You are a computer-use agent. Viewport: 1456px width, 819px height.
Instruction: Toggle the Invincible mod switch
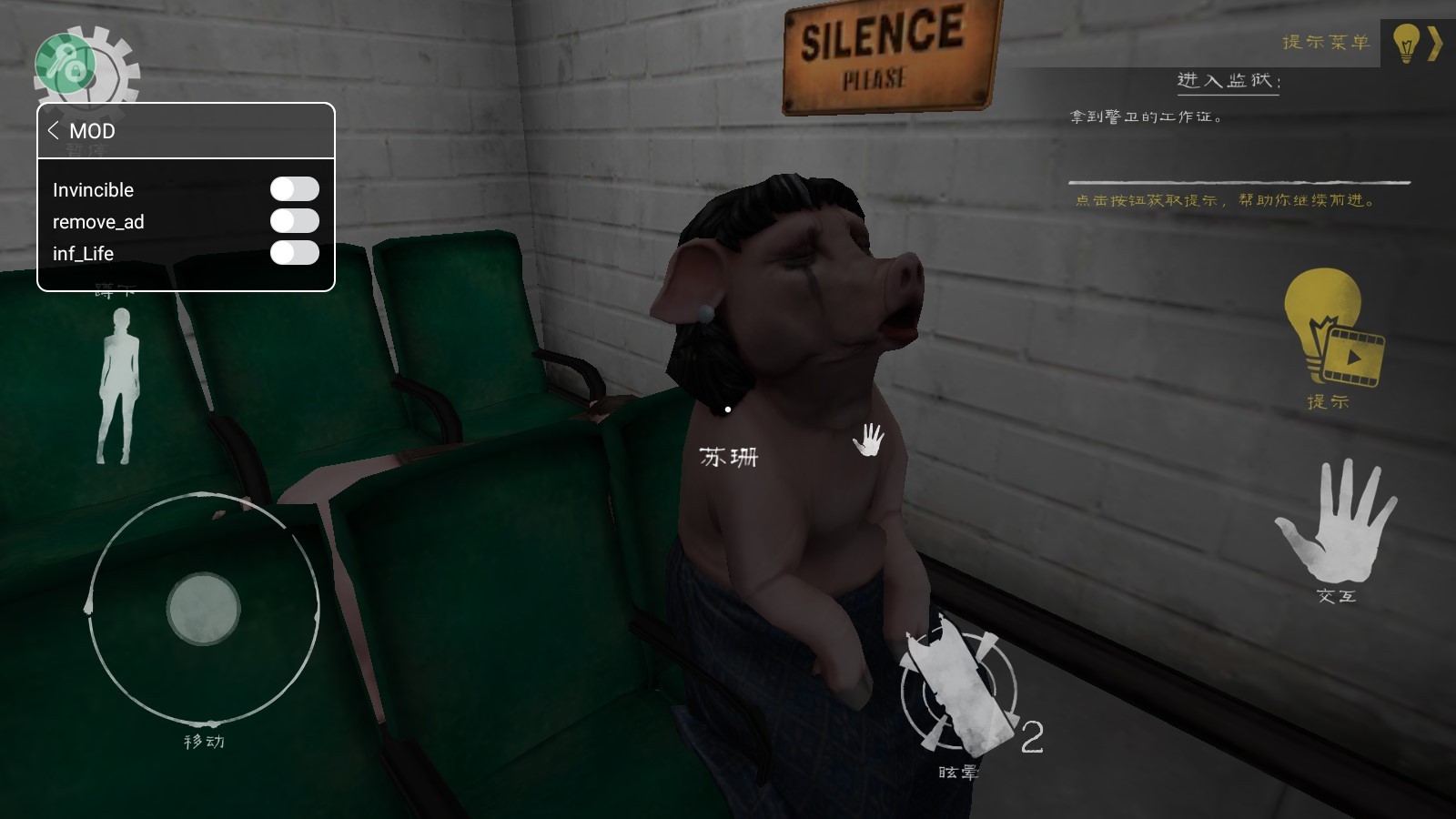pos(294,189)
